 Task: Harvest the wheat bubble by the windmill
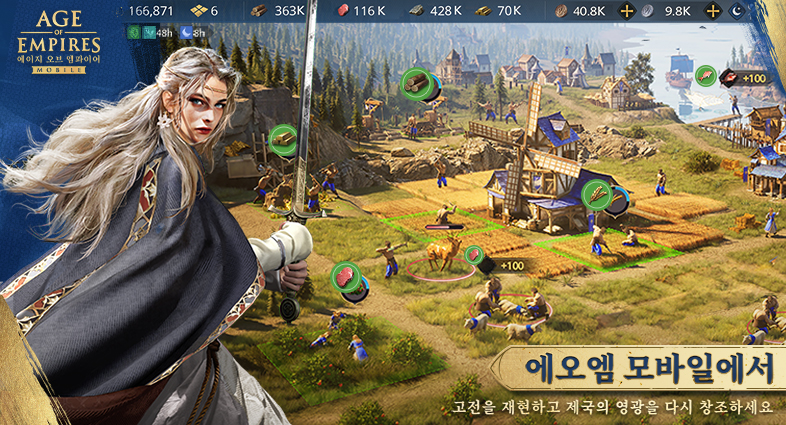pyautogui.click(x=598, y=195)
